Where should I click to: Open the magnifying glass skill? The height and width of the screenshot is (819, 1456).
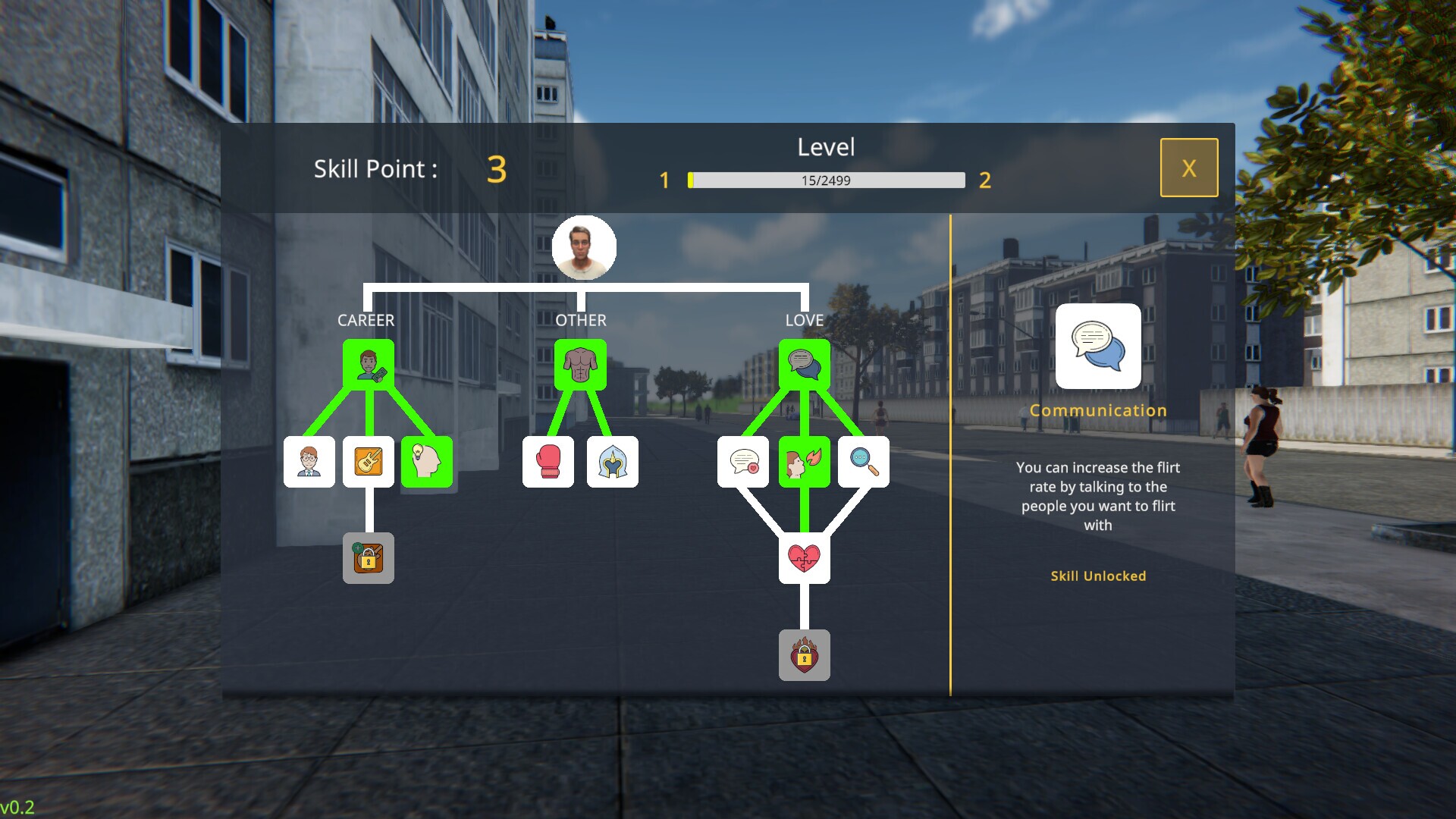point(864,462)
